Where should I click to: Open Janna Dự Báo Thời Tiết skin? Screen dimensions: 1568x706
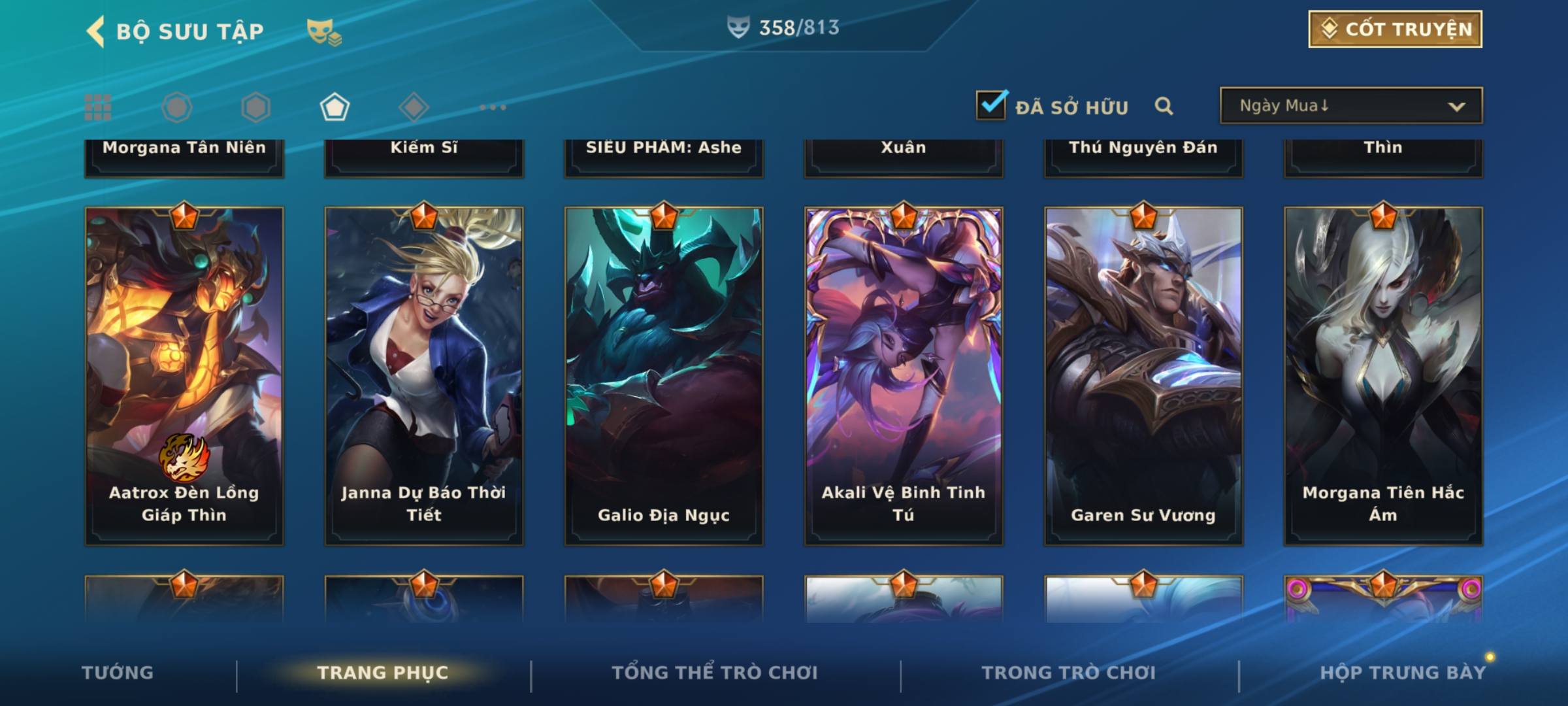click(424, 376)
